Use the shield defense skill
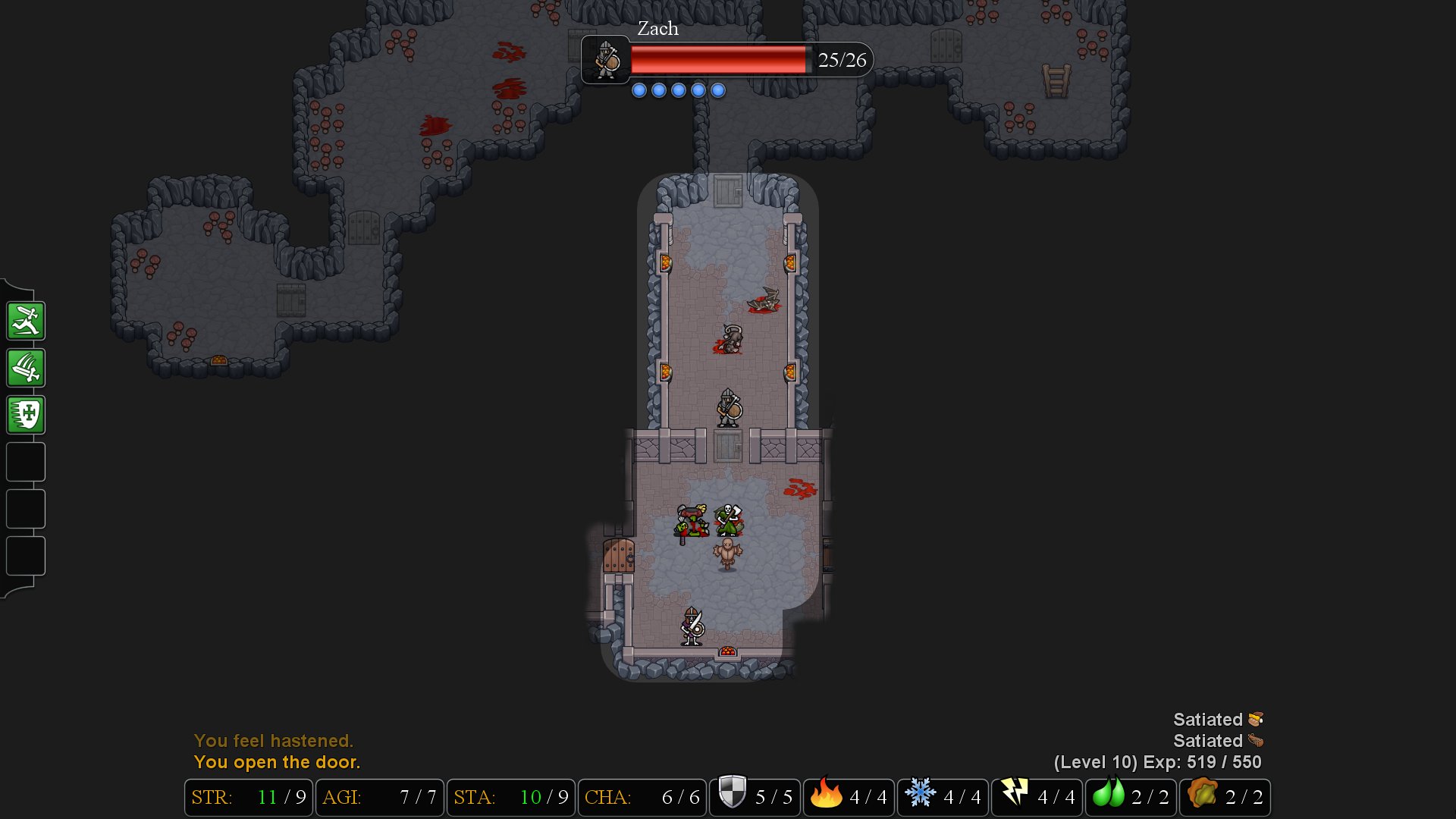Viewport: 1456px width, 819px height. click(25, 415)
